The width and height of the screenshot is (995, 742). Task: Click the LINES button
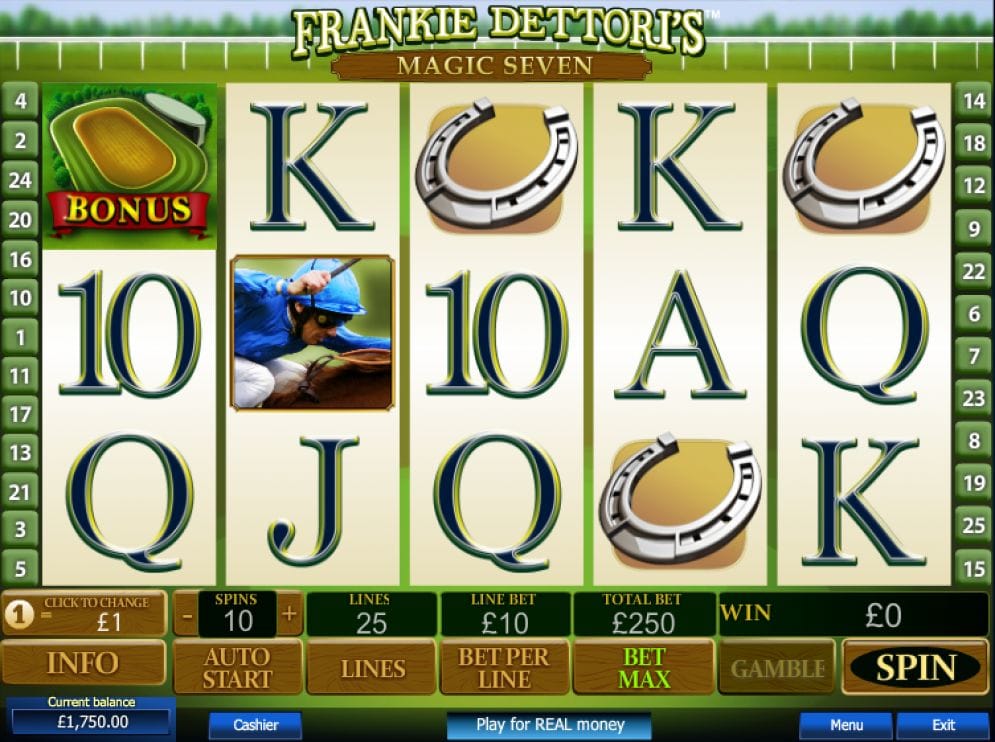(x=372, y=667)
